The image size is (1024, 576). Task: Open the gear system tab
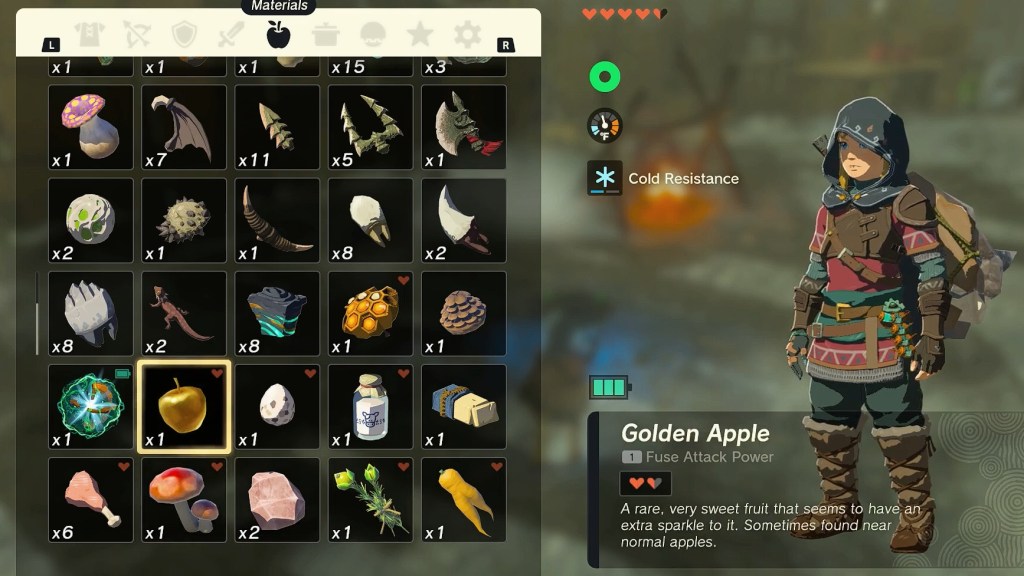tap(467, 35)
